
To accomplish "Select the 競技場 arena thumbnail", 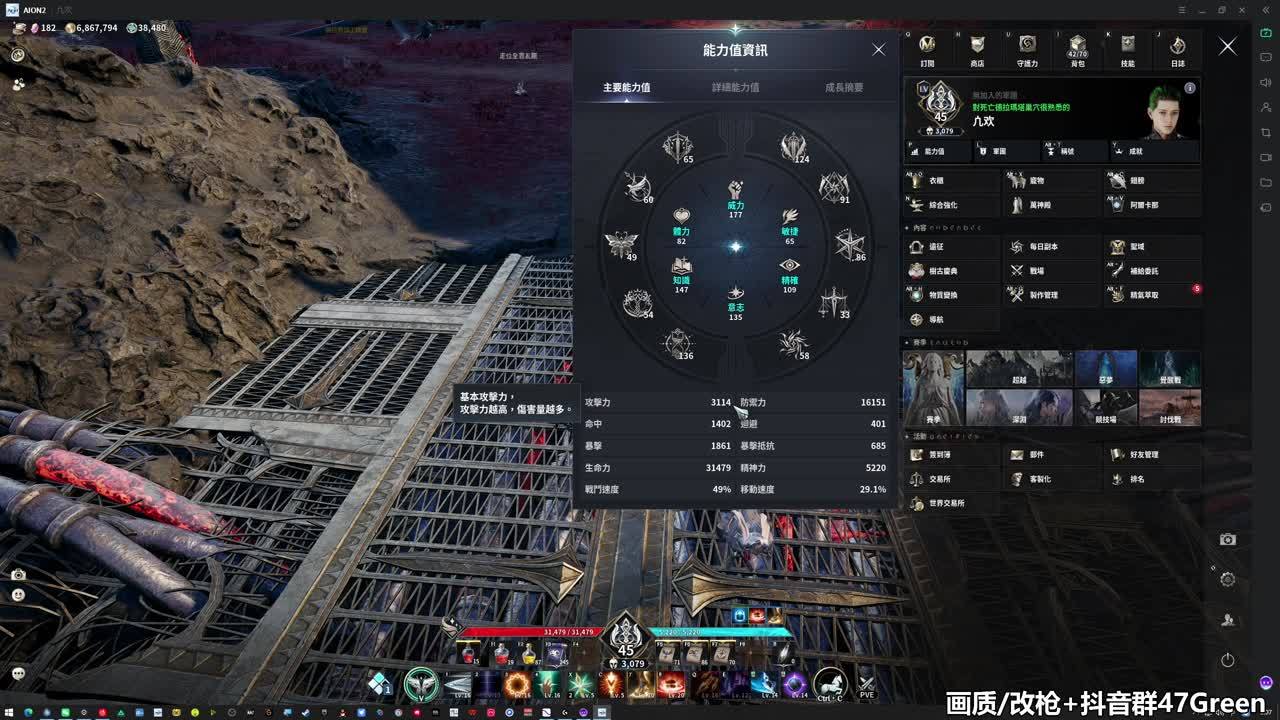I will pyautogui.click(x=1106, y=407).
